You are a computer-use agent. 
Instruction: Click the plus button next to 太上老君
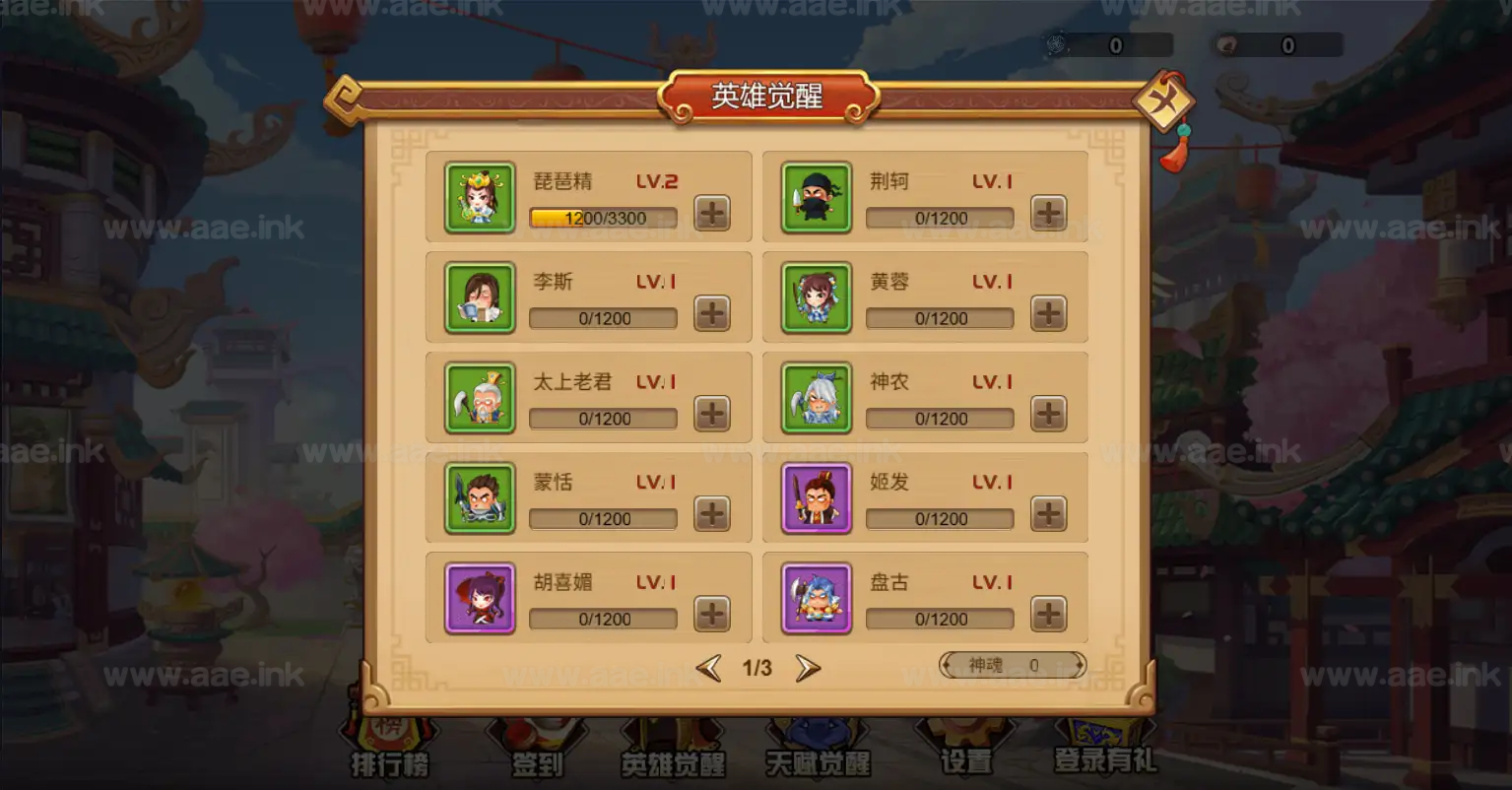(711, 414)
